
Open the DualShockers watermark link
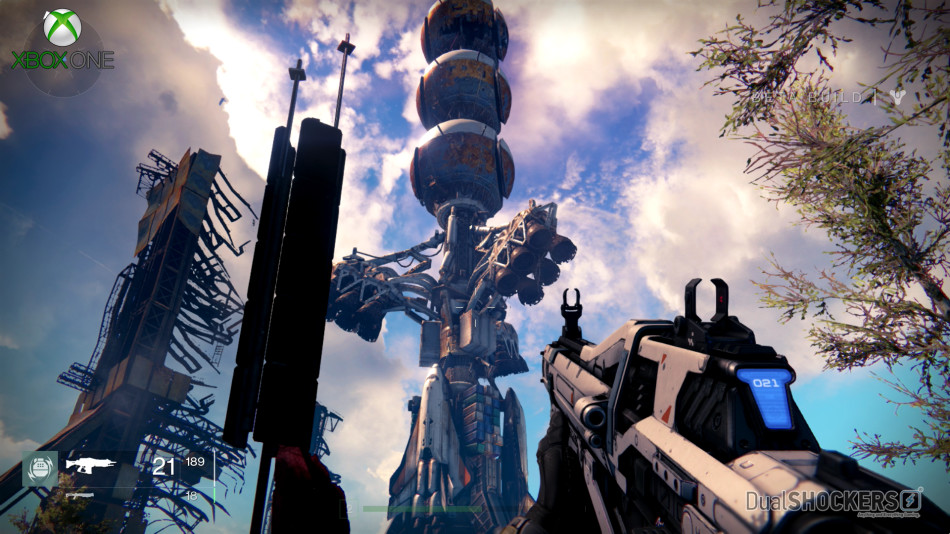tap(833, 501)
